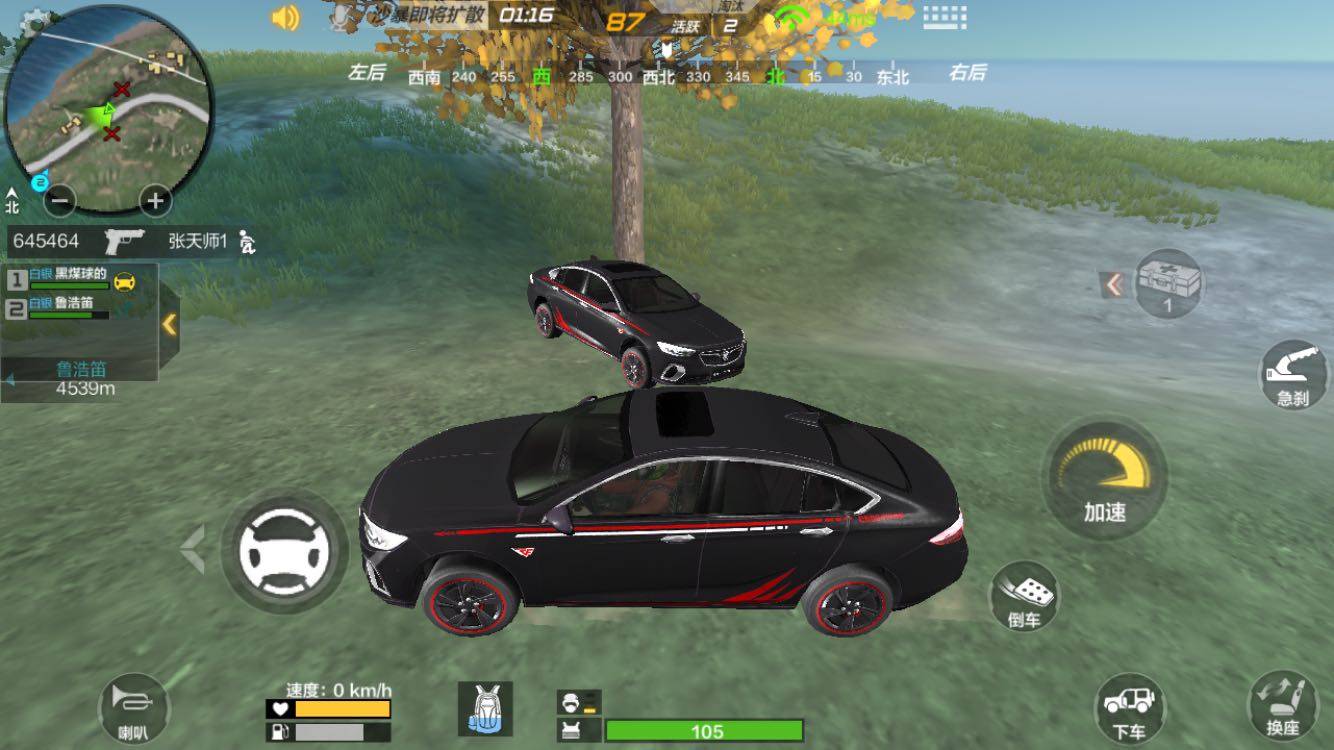Zoom in the minimap with plus button

[x=154, y=201]
